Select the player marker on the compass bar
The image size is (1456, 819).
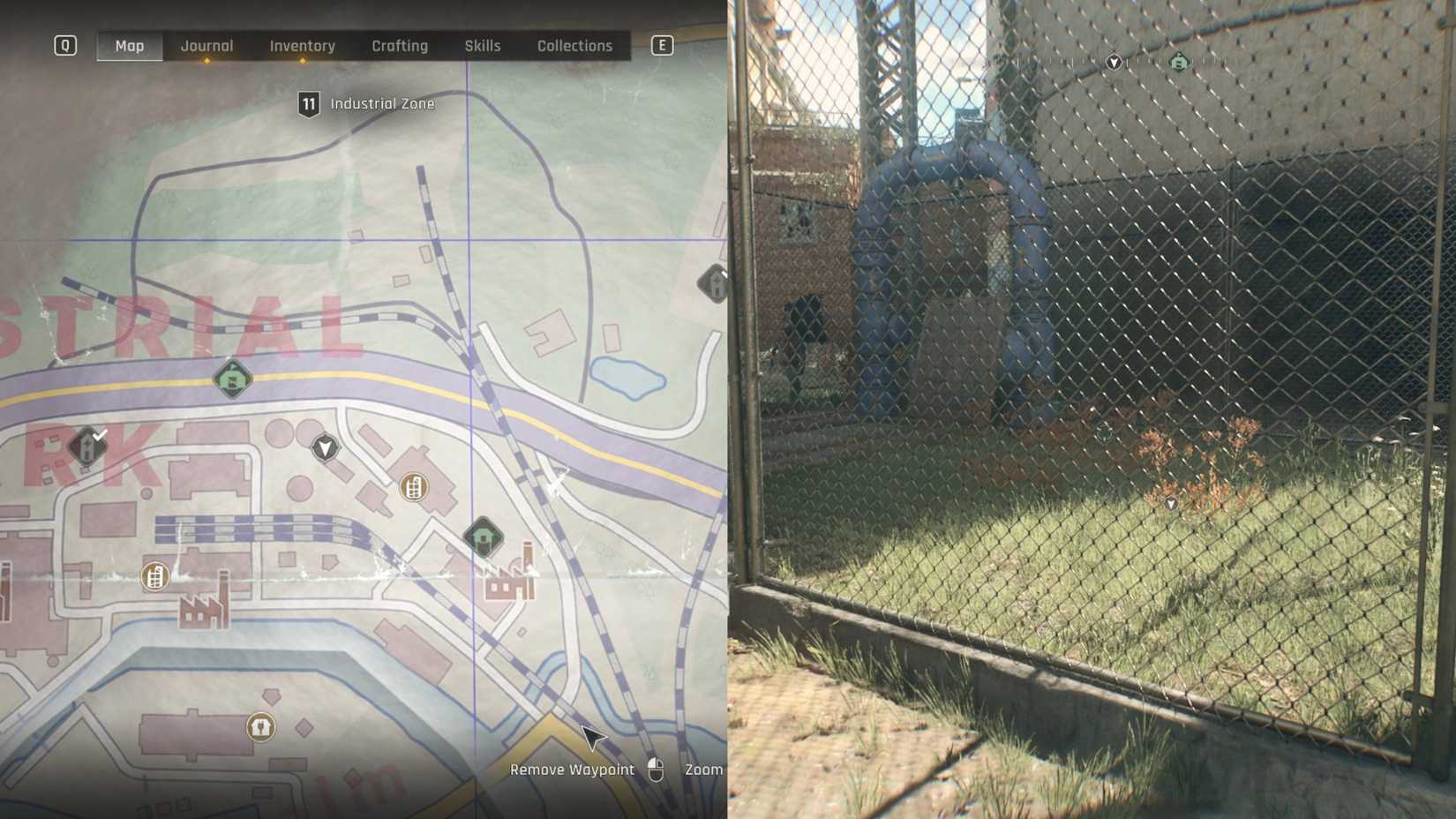(1114, 62)
